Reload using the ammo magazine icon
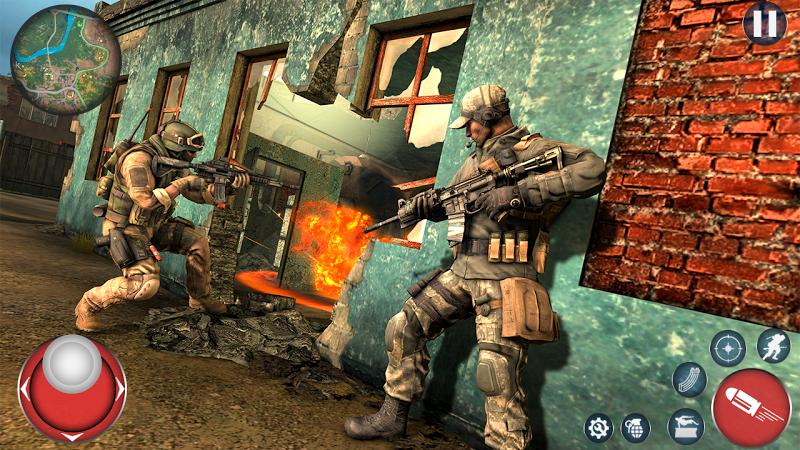Viewport: 800px width, 450px height. tap(689, 380)
